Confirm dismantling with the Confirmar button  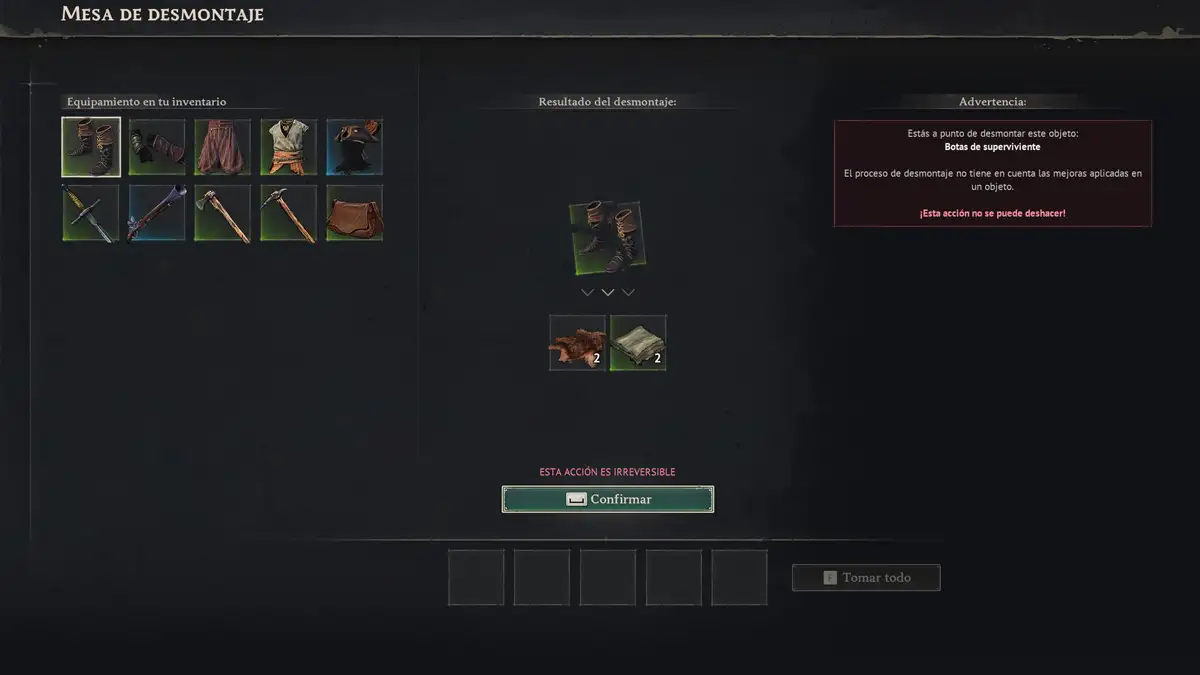(x=608, y=499)
